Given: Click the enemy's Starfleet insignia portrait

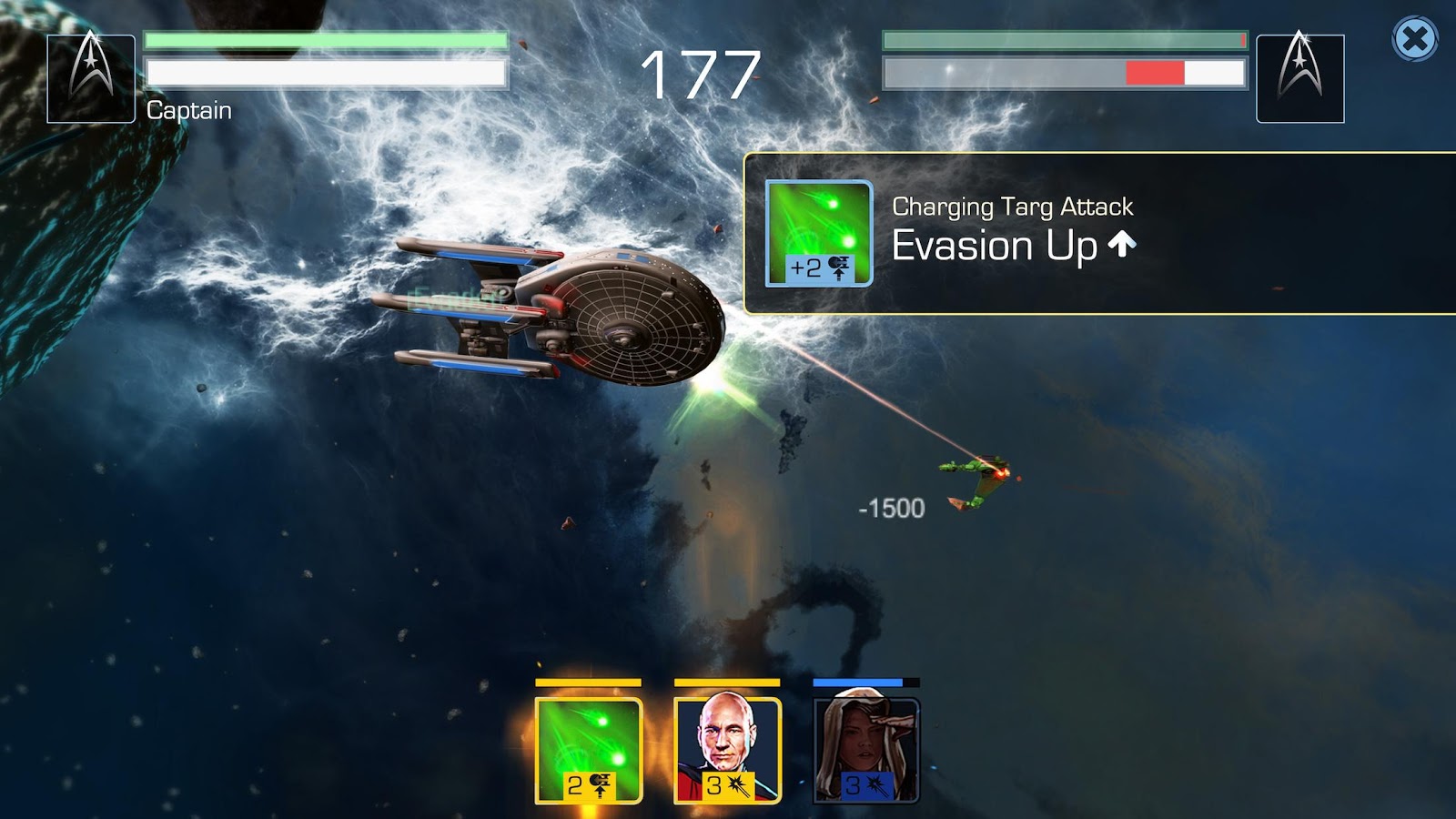Looking at the screenshot, I should [1299, 78].
